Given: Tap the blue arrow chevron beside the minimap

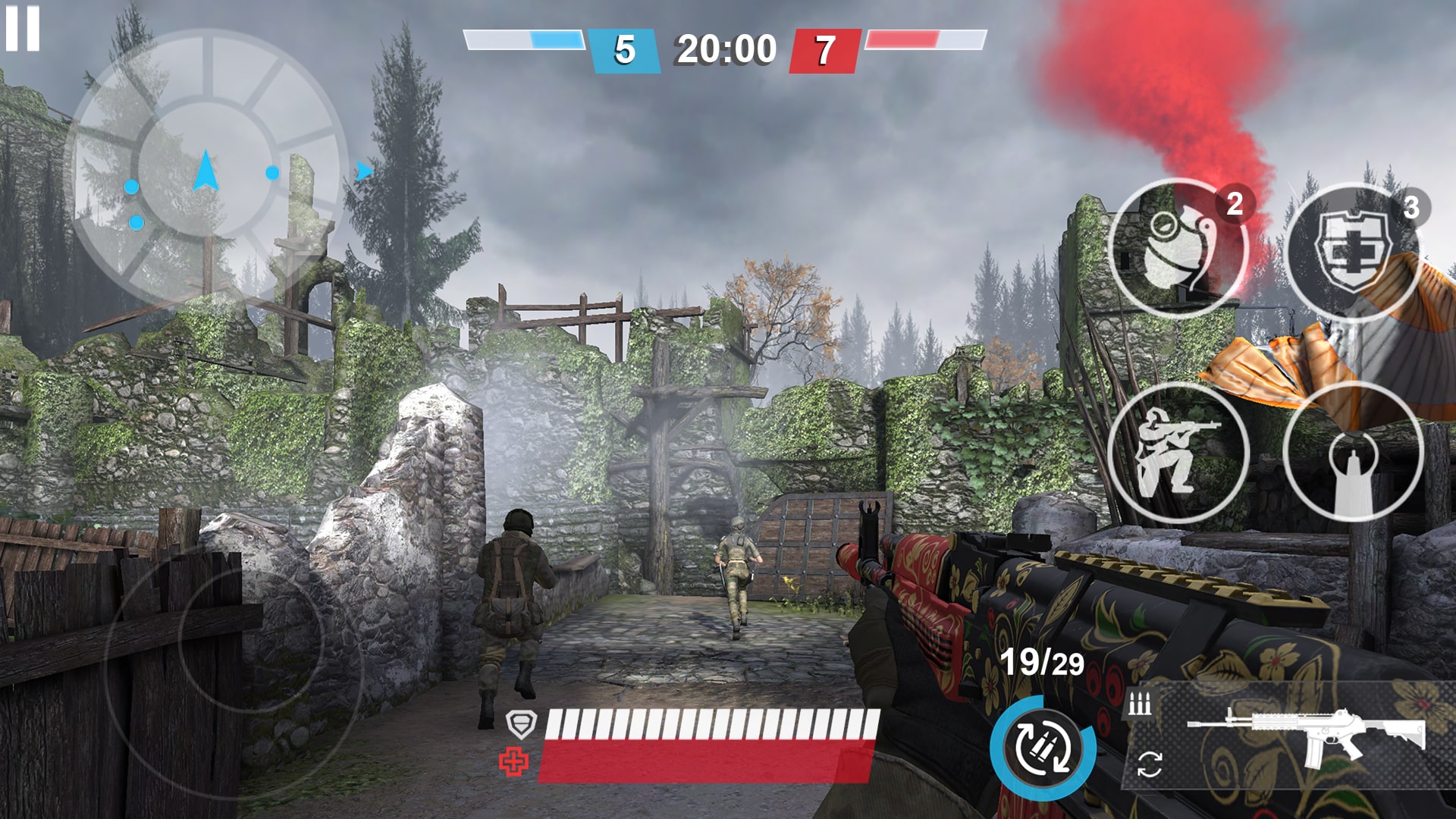Looking at the screenshot, I should coord(364,171).
